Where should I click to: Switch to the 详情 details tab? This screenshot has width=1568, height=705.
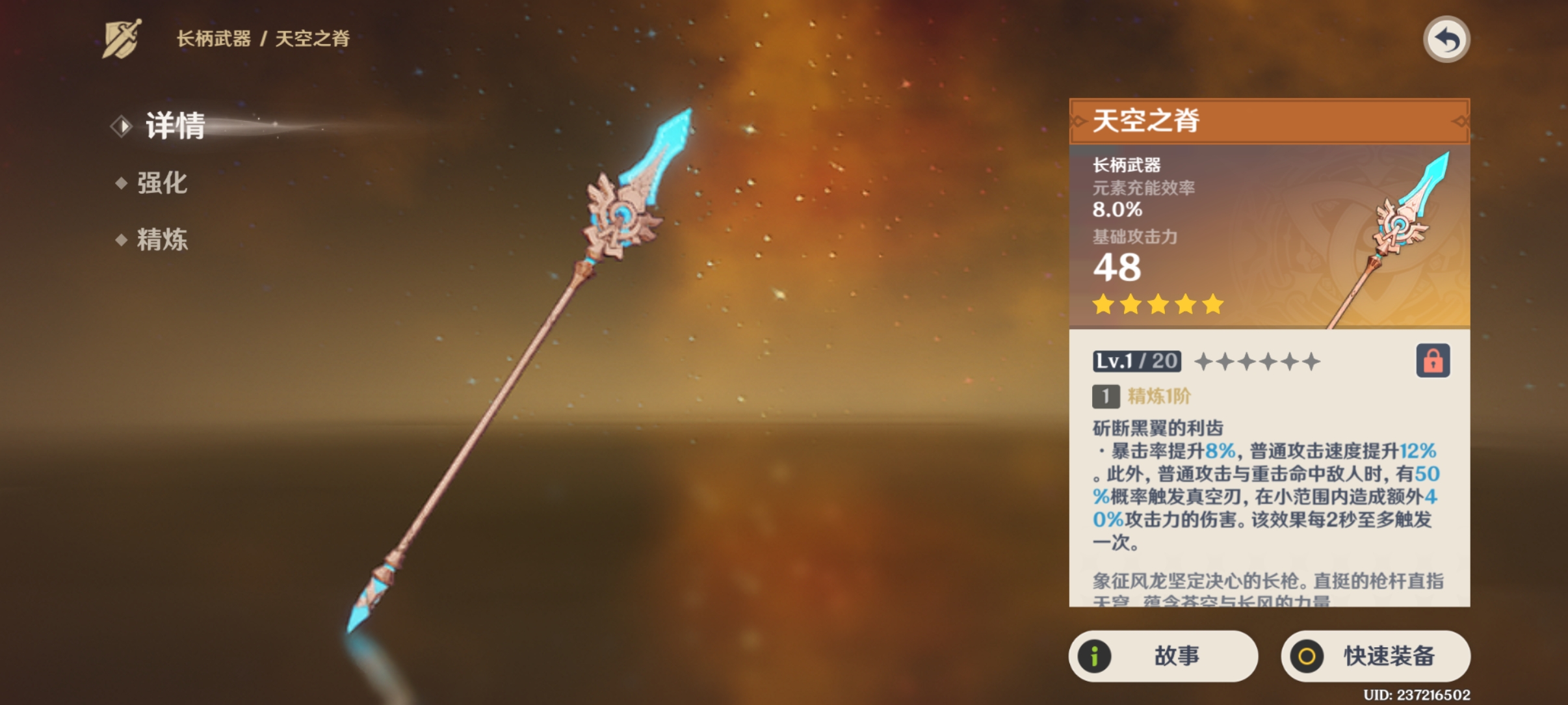tap(174, 126)
